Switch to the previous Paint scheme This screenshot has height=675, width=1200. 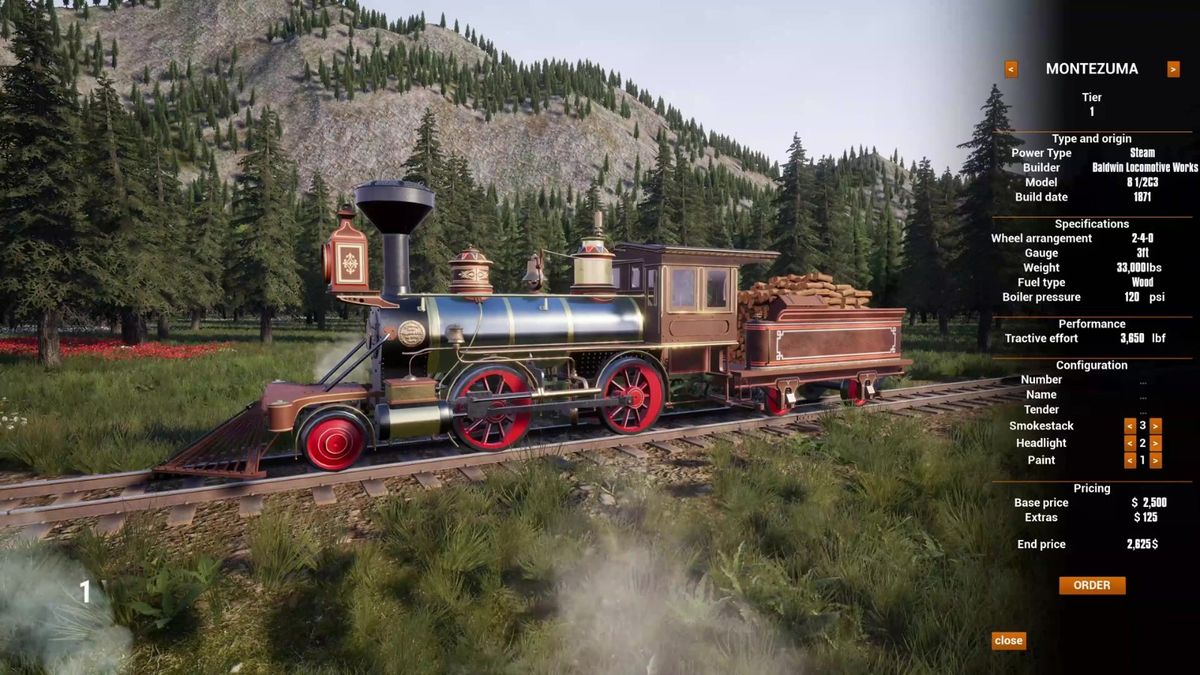point(1130,460)
